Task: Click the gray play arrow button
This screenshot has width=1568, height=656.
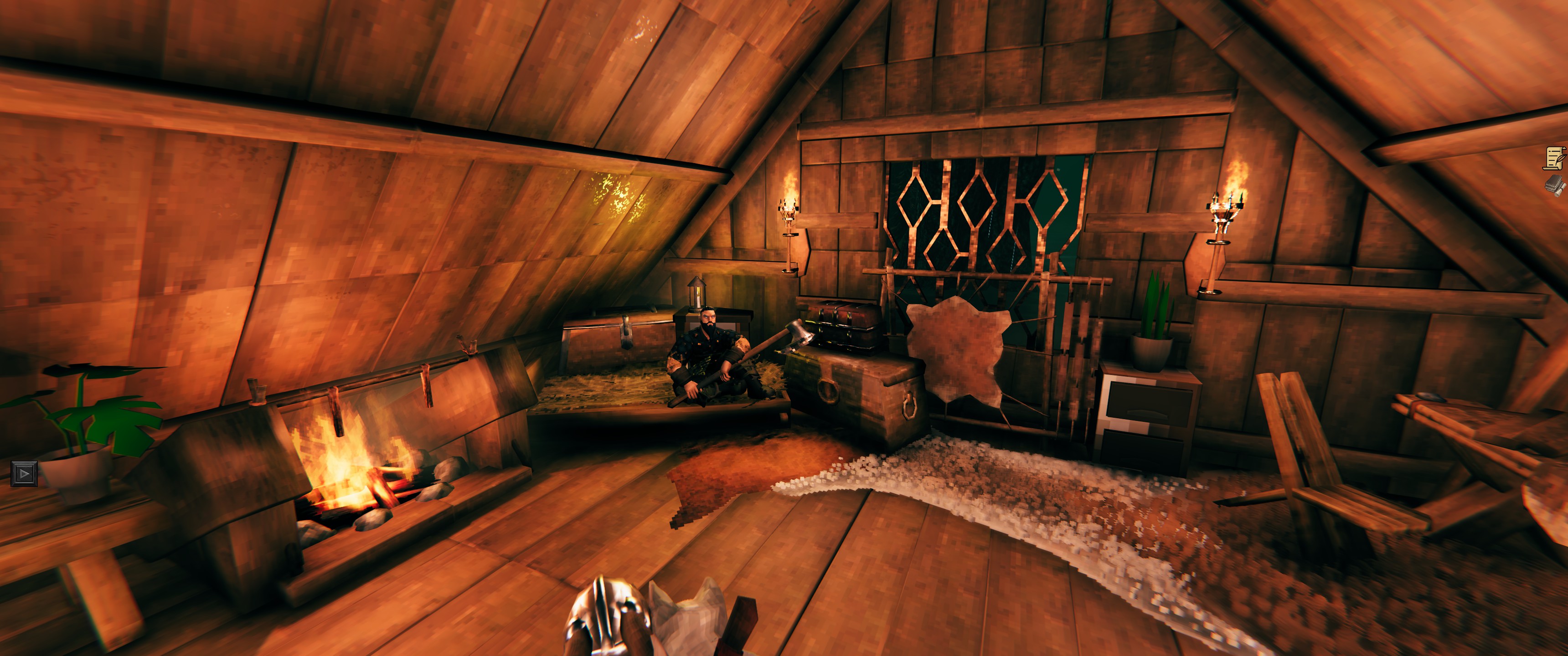Action: [24, 473]
